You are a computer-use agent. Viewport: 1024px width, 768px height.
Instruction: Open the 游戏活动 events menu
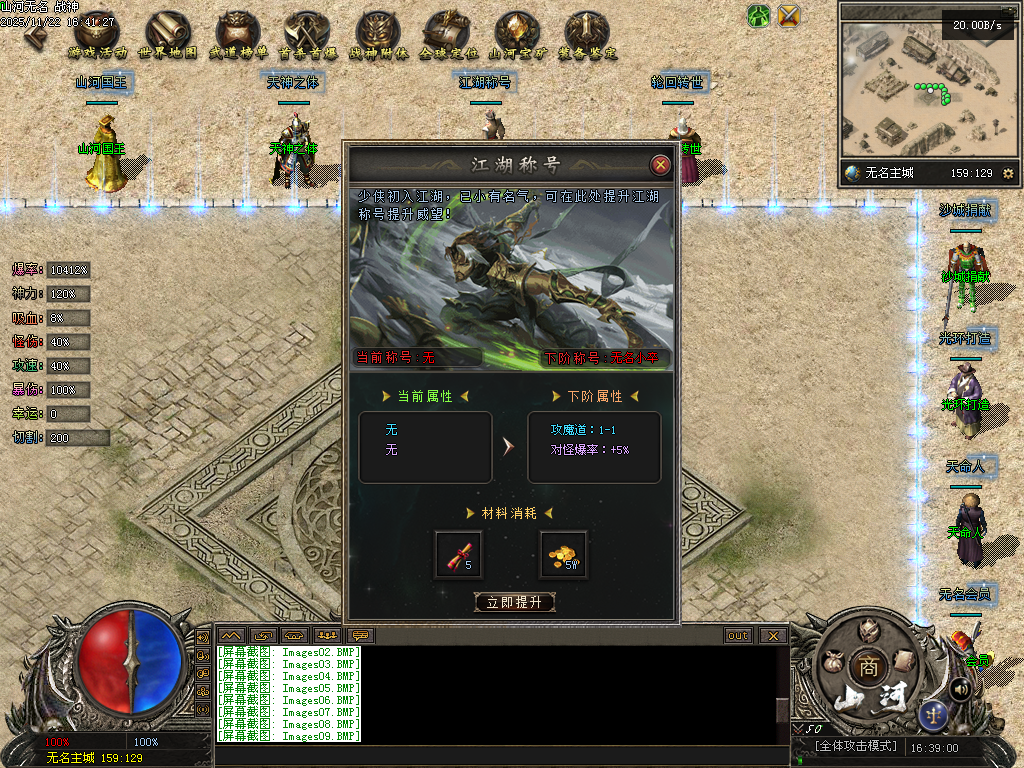pos(98,35)
